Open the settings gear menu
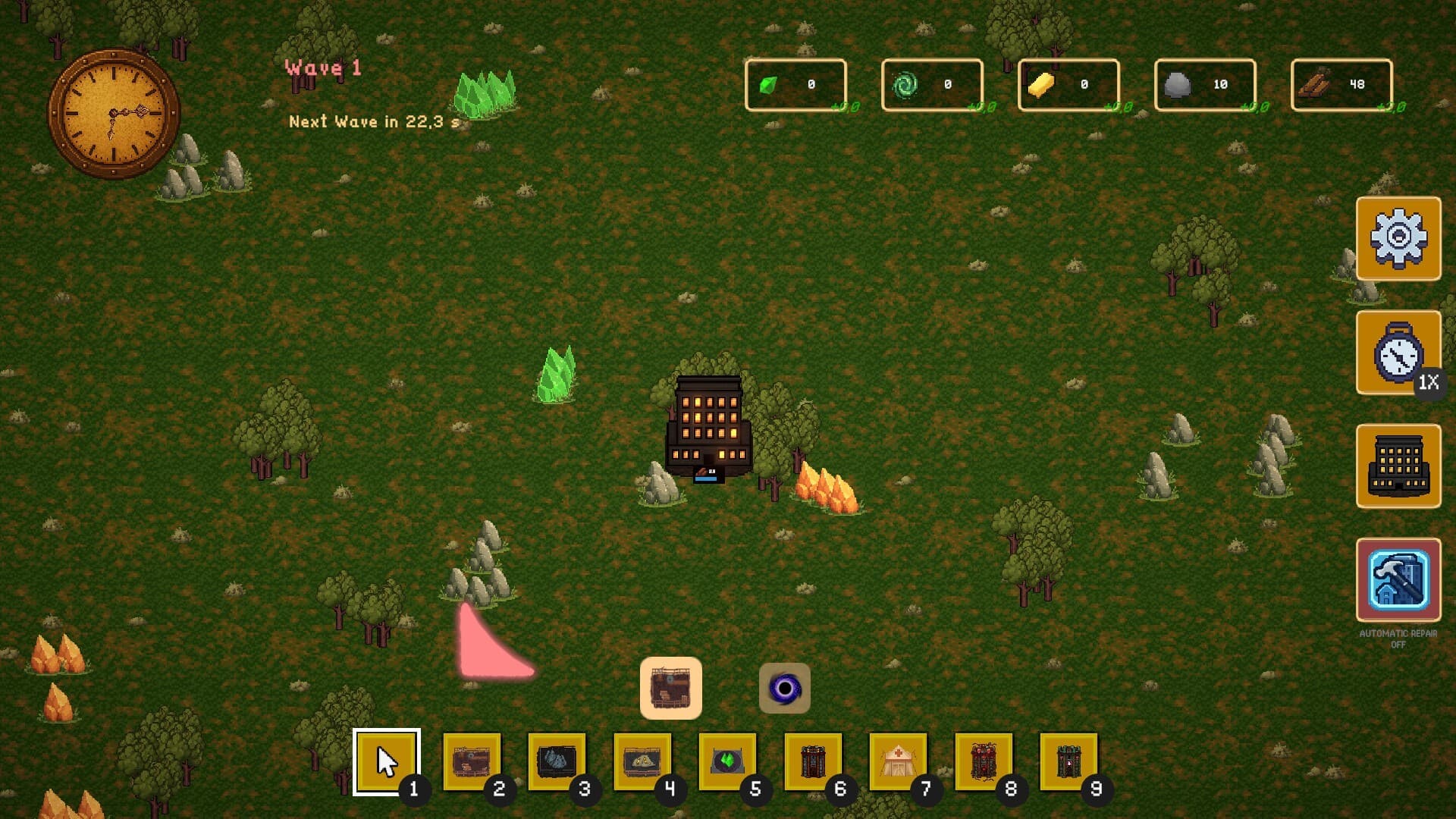The width and height of the screenshot is (1456, 819). click(1399, 238)
